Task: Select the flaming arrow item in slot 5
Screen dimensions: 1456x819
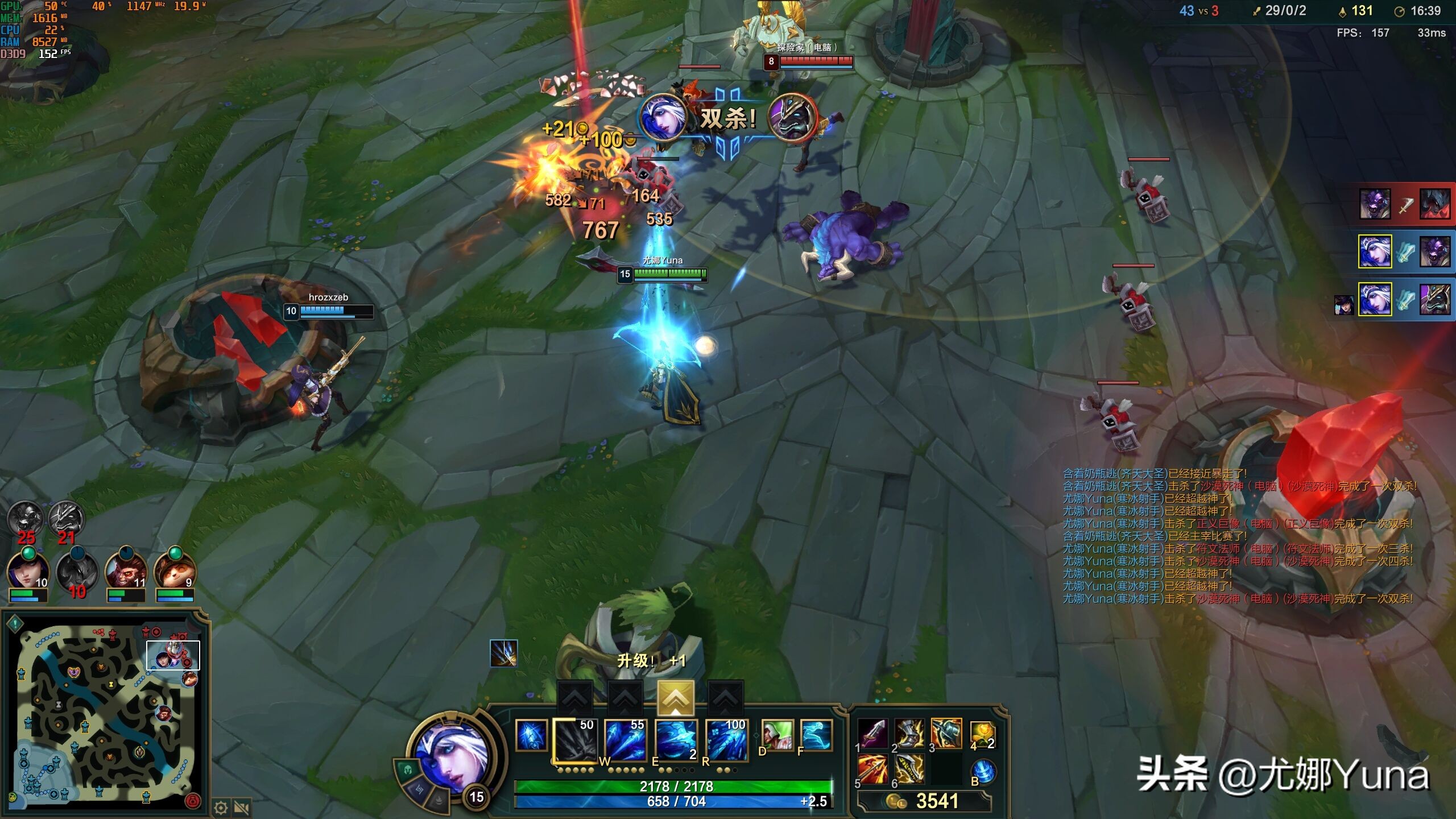Action: tap(873, 770)
